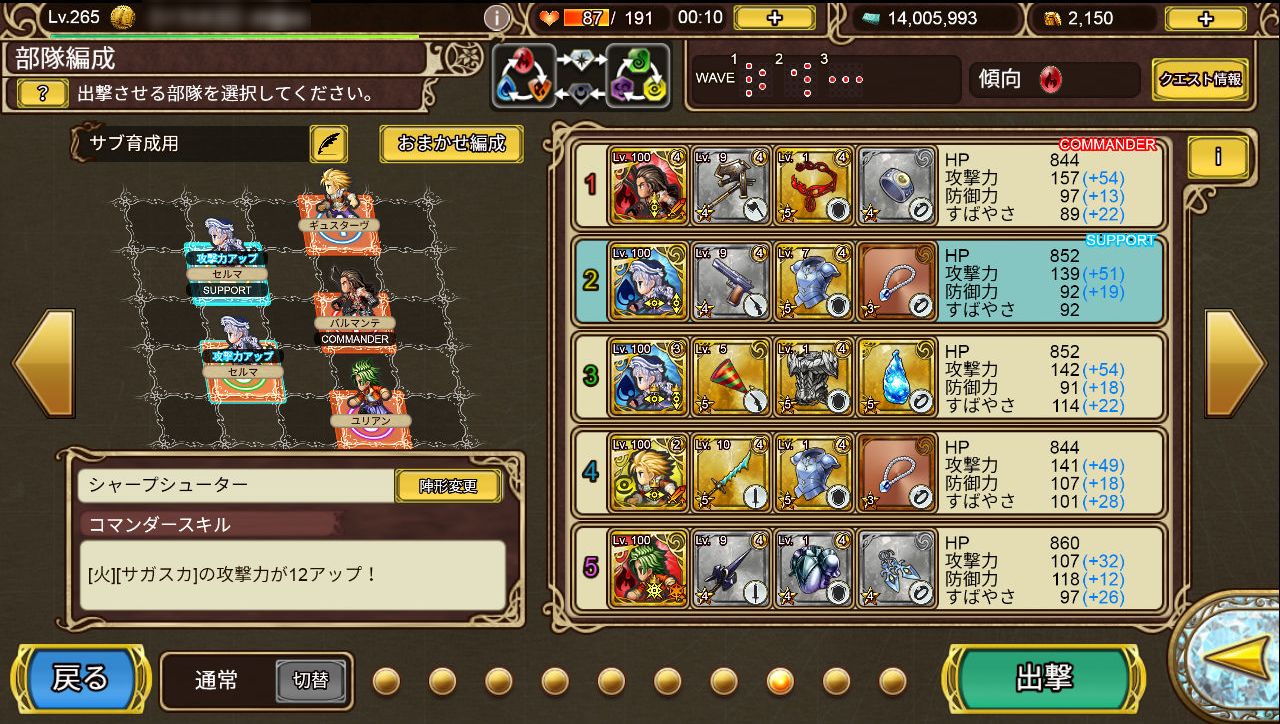Image resolution: width=1280 pixels, height=724 pixels.
Task: Show next party with right arrow
Action: (x=1236, y=363)
